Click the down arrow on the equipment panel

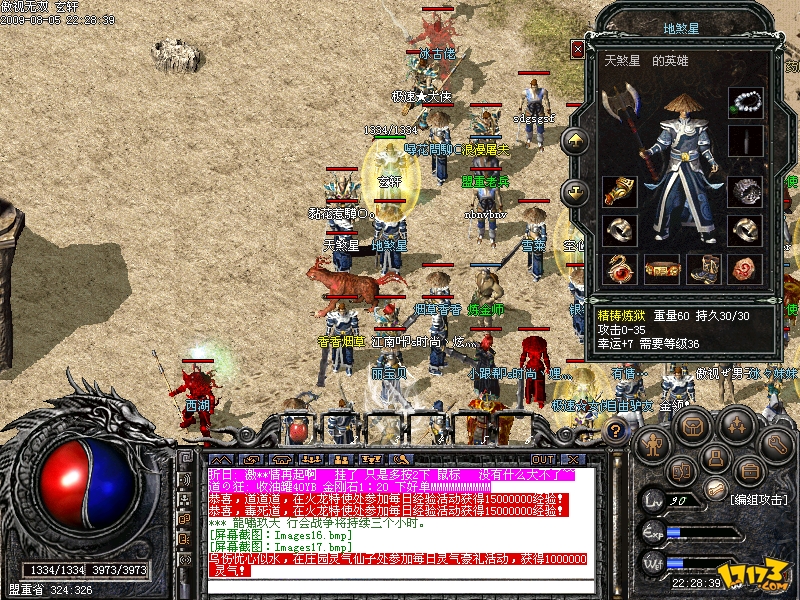[x=576, y=191]
